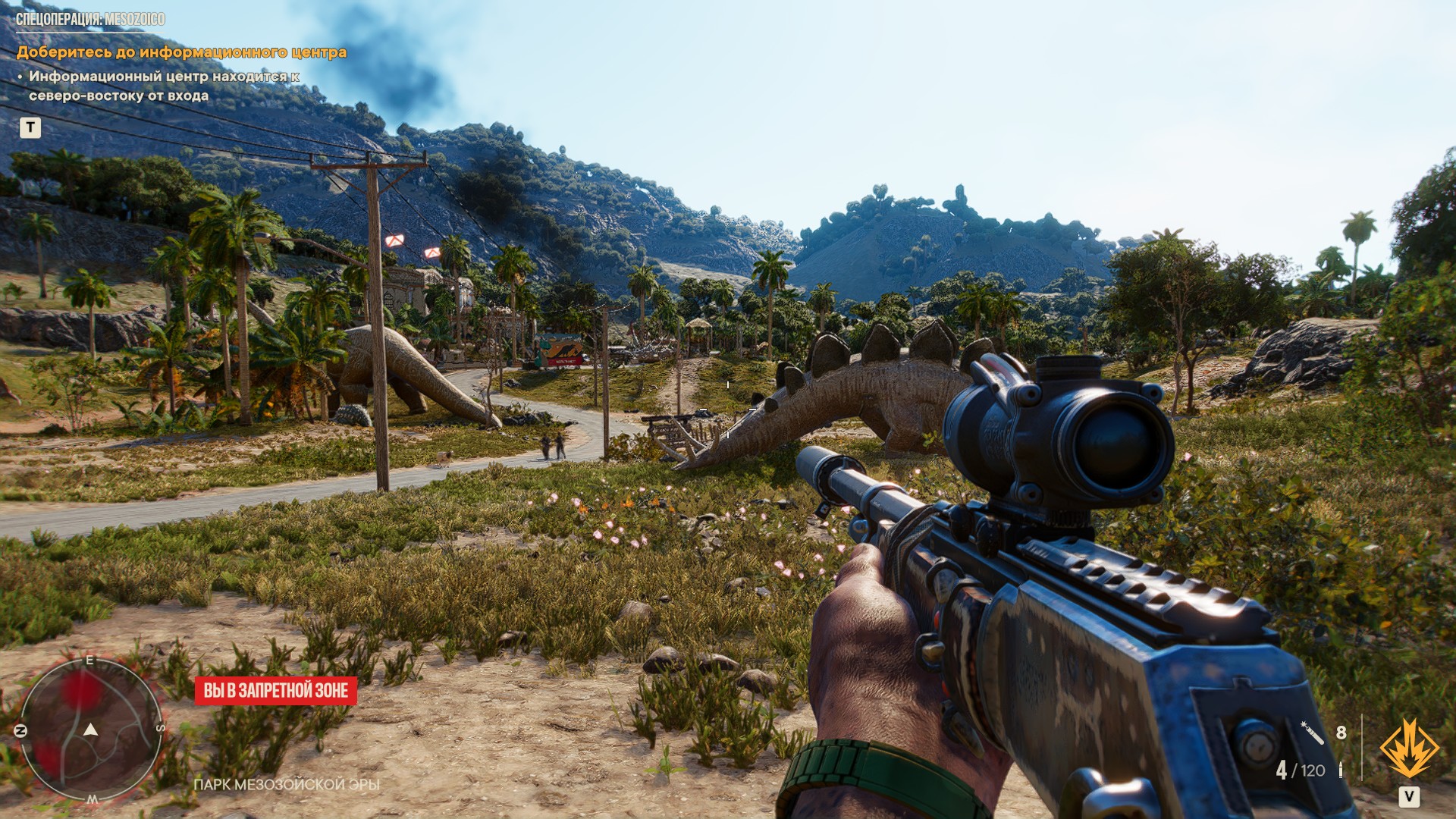Click the circular minimap
The width and height of the screenshot is (1456, 819).
[x=90, y=730]
